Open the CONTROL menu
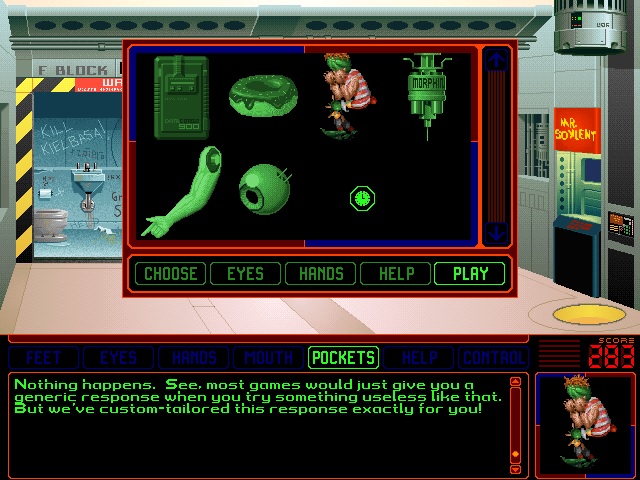Image resolution: width=640 pixels, height=480 pixels. 494,357
